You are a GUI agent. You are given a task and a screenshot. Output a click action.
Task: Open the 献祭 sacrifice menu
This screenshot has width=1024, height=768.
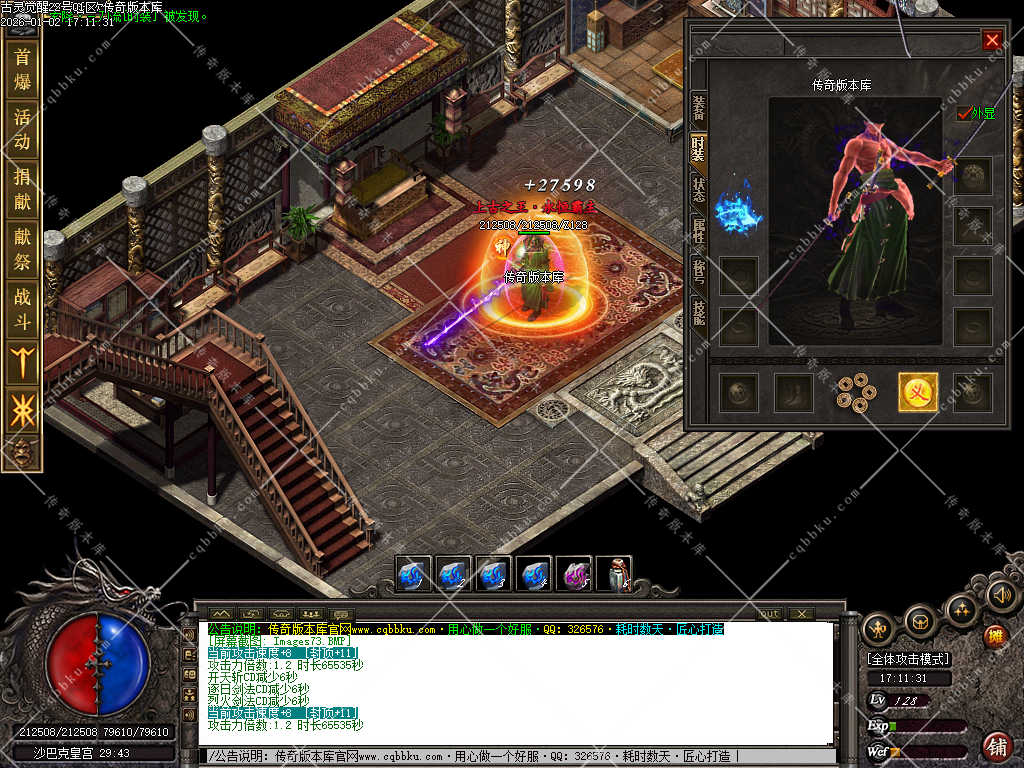click(x=22, y=249)
